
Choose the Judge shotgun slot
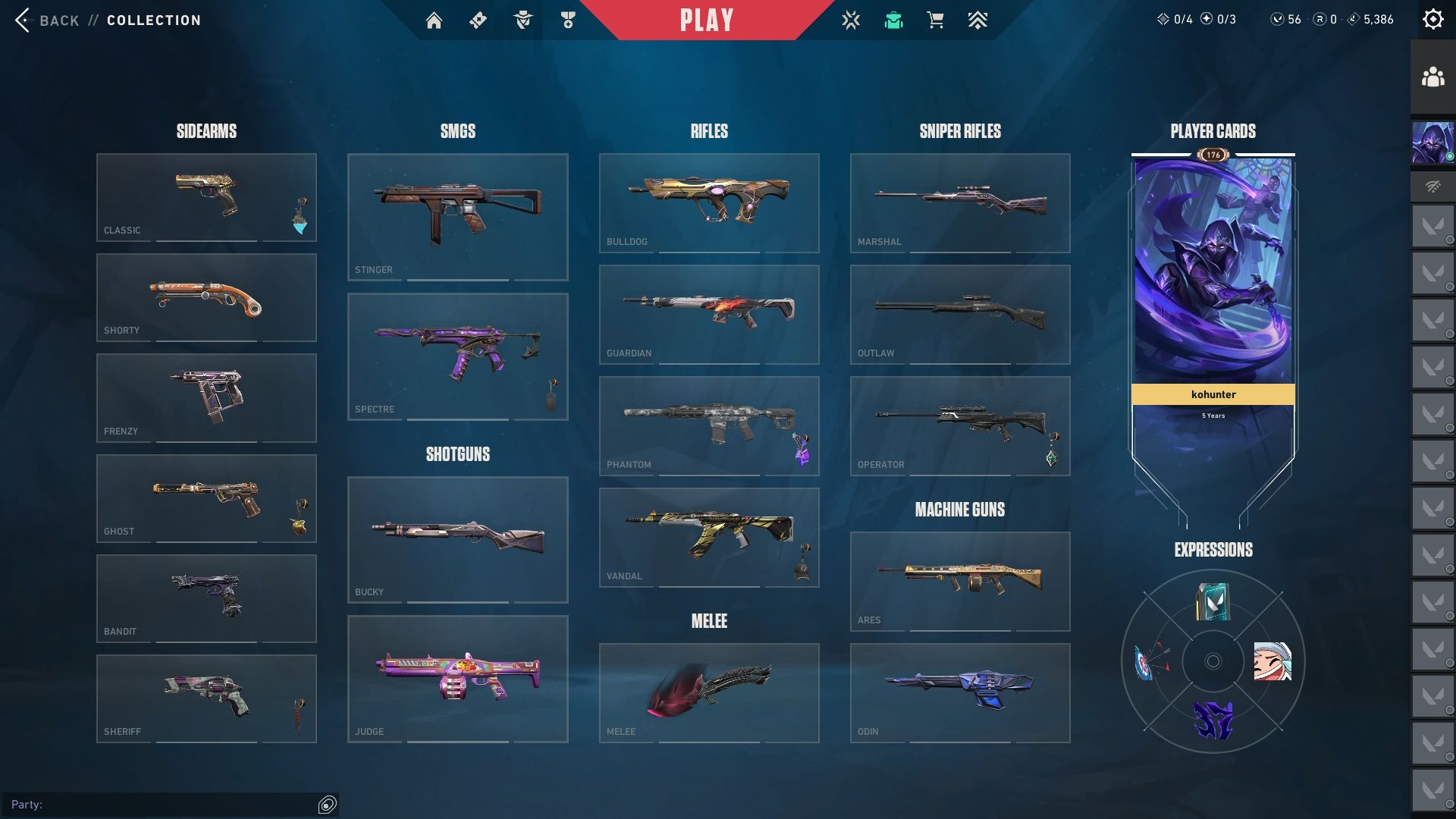pos(457,679)
